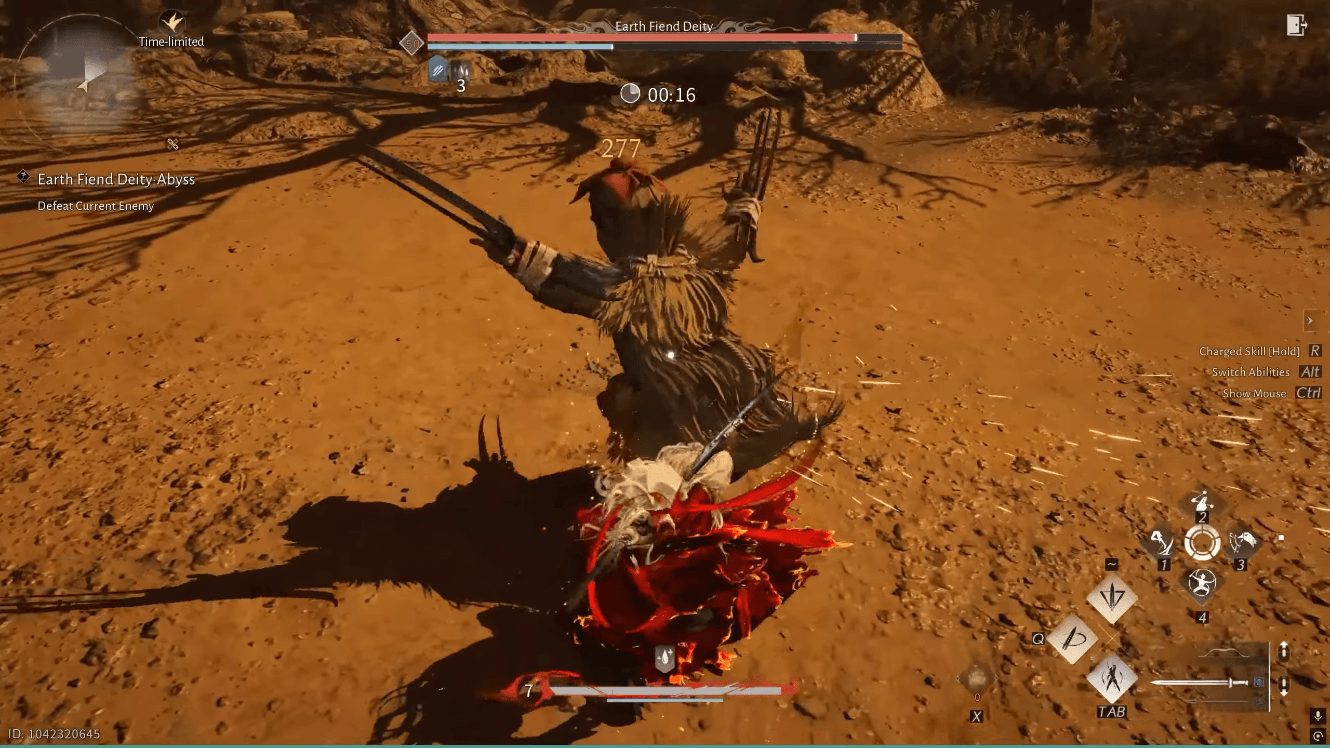The image size is (1330, 748).
Task: Trigger skill 4 below the skill wheel
Action: click(1202, 584)
